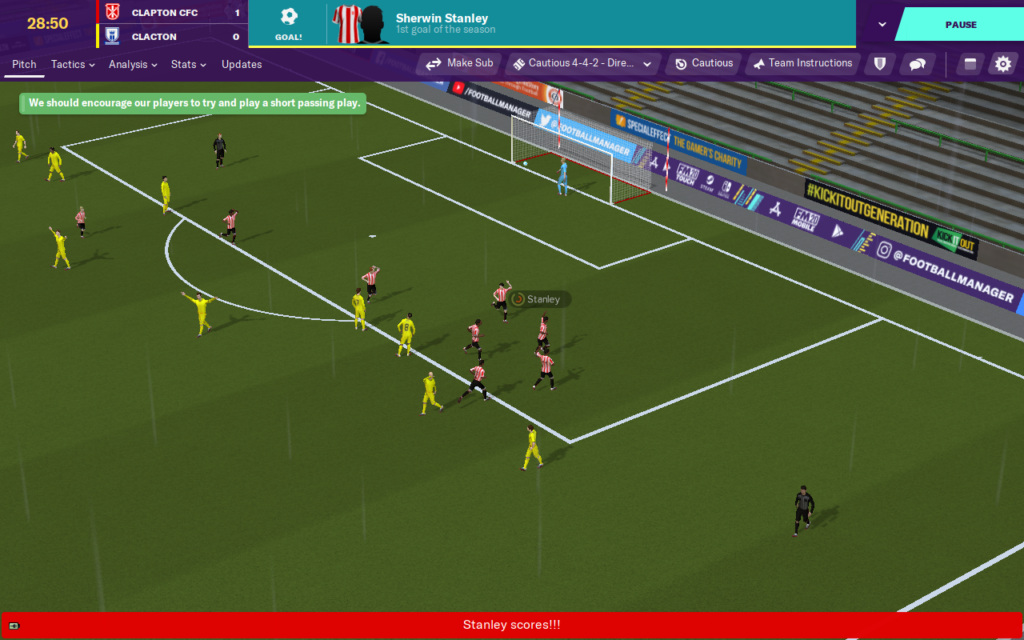Select the Clacton team name
The height and width of the screenshot is (640, 1024).
click(154, 37)
